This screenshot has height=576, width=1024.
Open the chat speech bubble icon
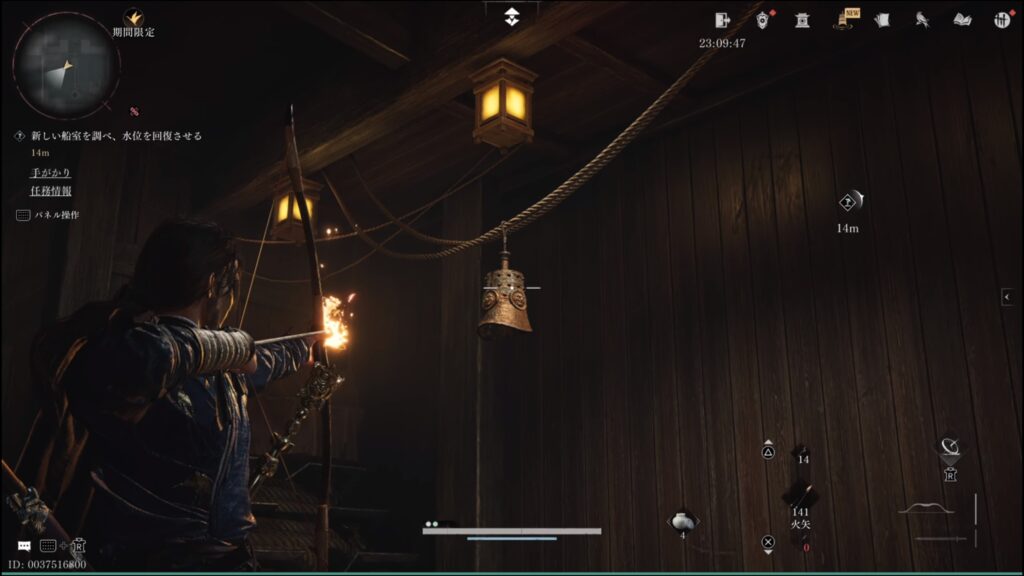(23, 546)
